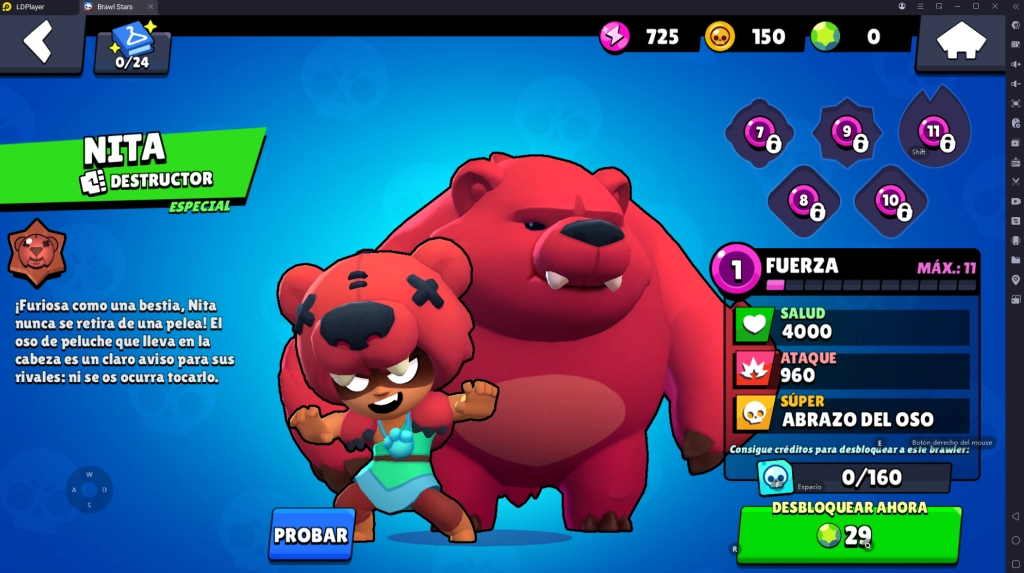View locked power level 9 item
This screenshot has height=573, width=1024.
point(847,133)
